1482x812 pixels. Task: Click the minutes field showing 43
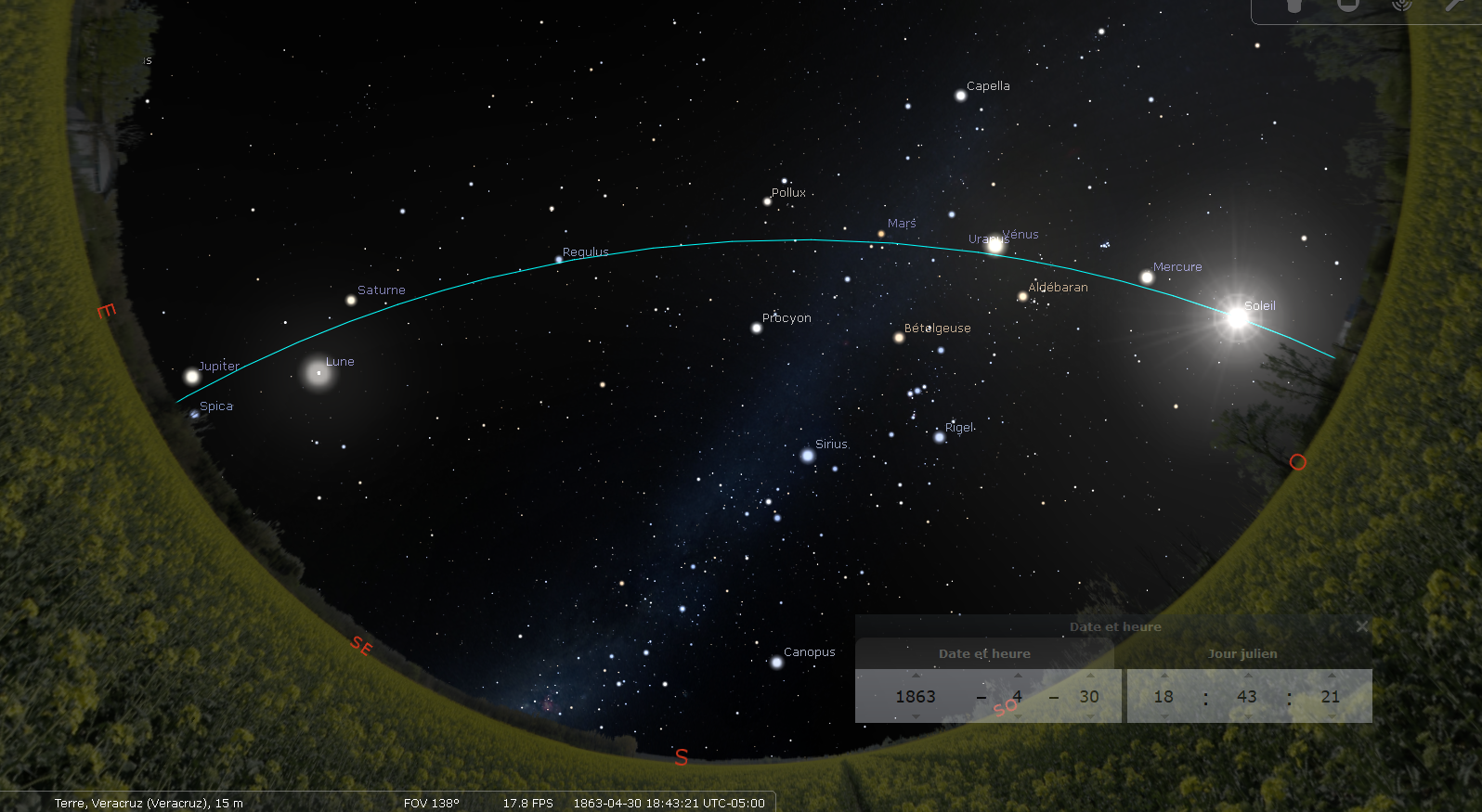pyautogui.click(x=1247, y=696)
